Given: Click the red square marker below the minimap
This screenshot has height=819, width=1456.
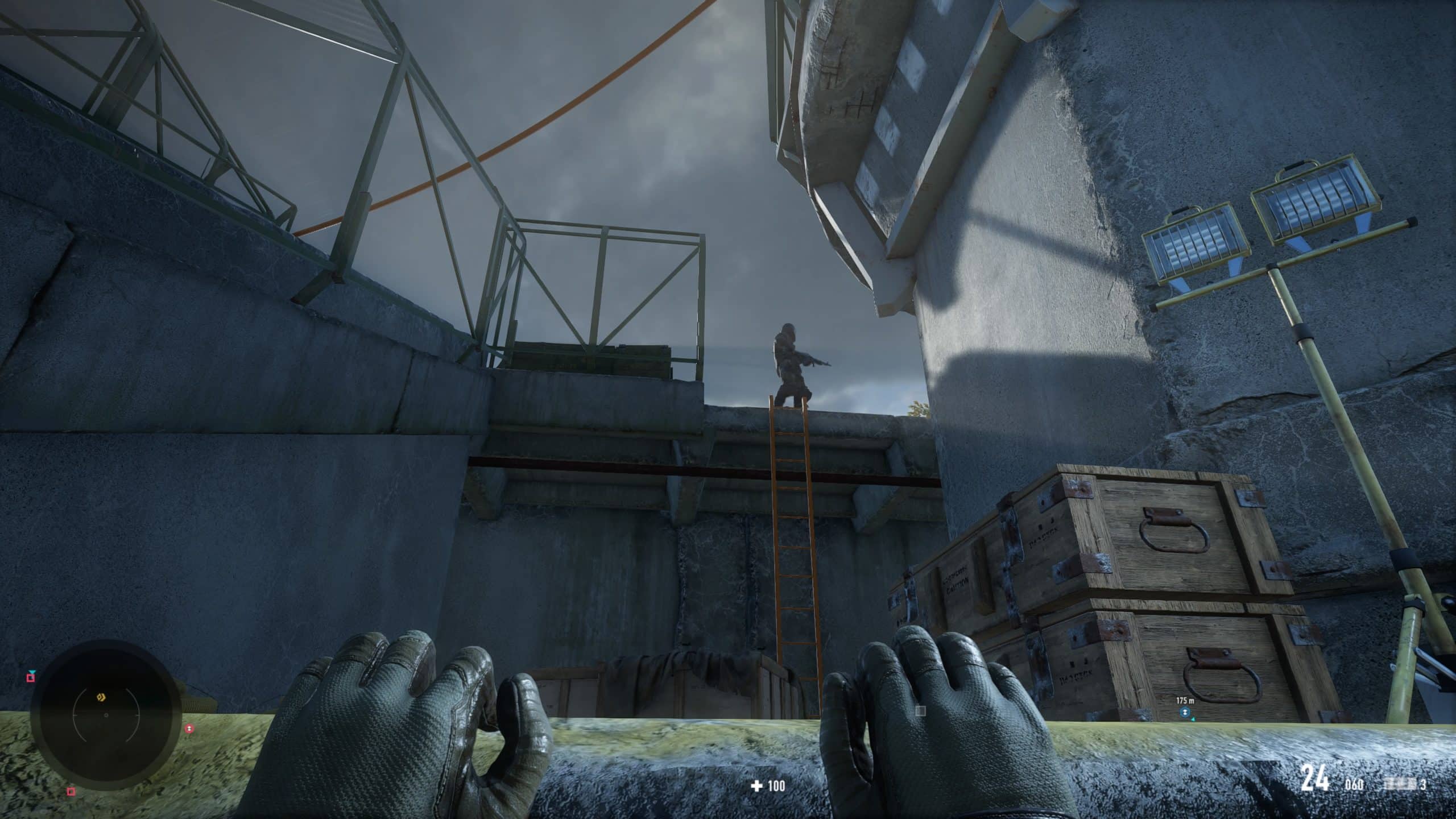Looking at the screenshot, I should click(x=71, y=791).
